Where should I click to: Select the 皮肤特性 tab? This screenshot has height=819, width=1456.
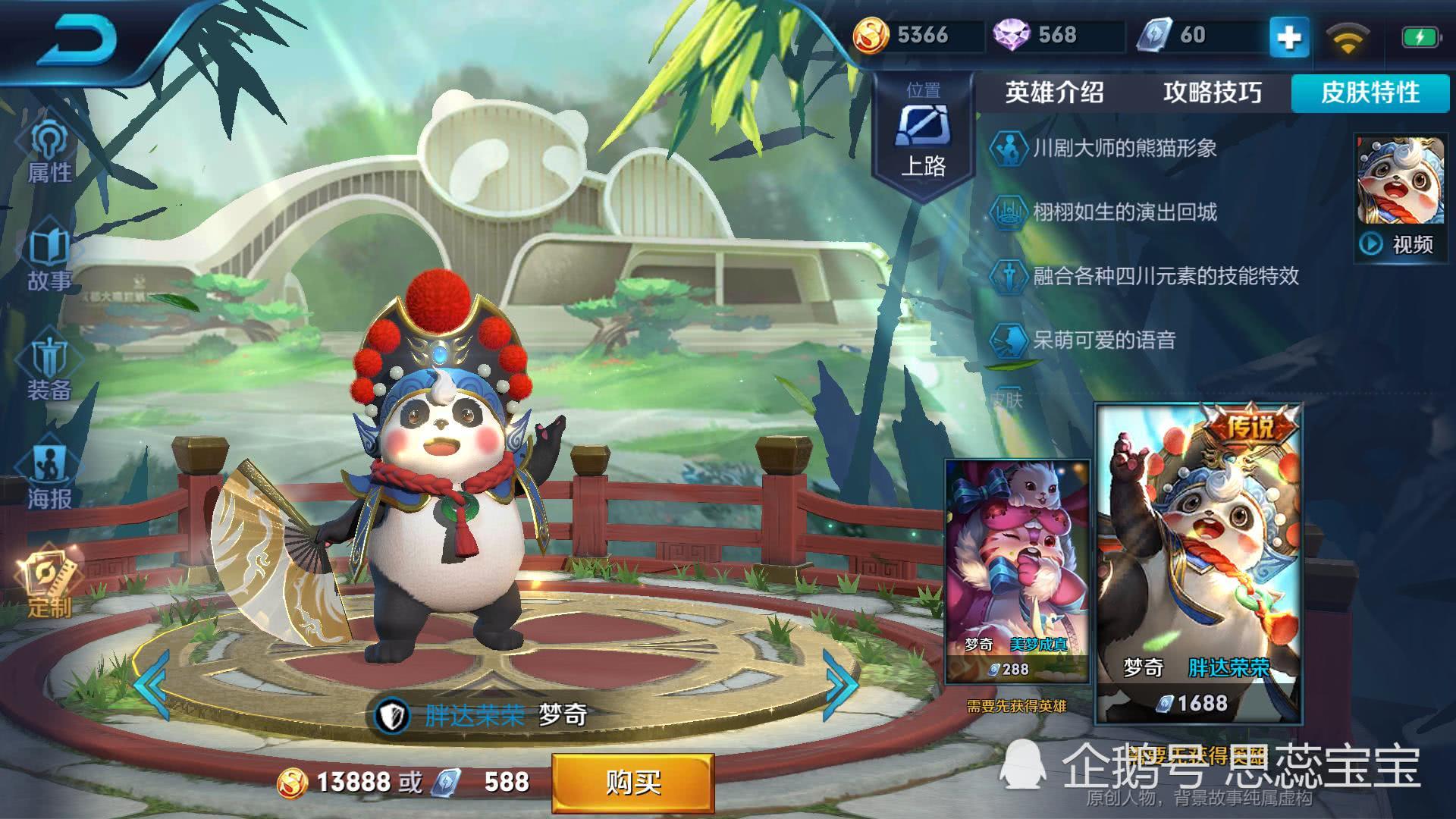pos(1370,93)
